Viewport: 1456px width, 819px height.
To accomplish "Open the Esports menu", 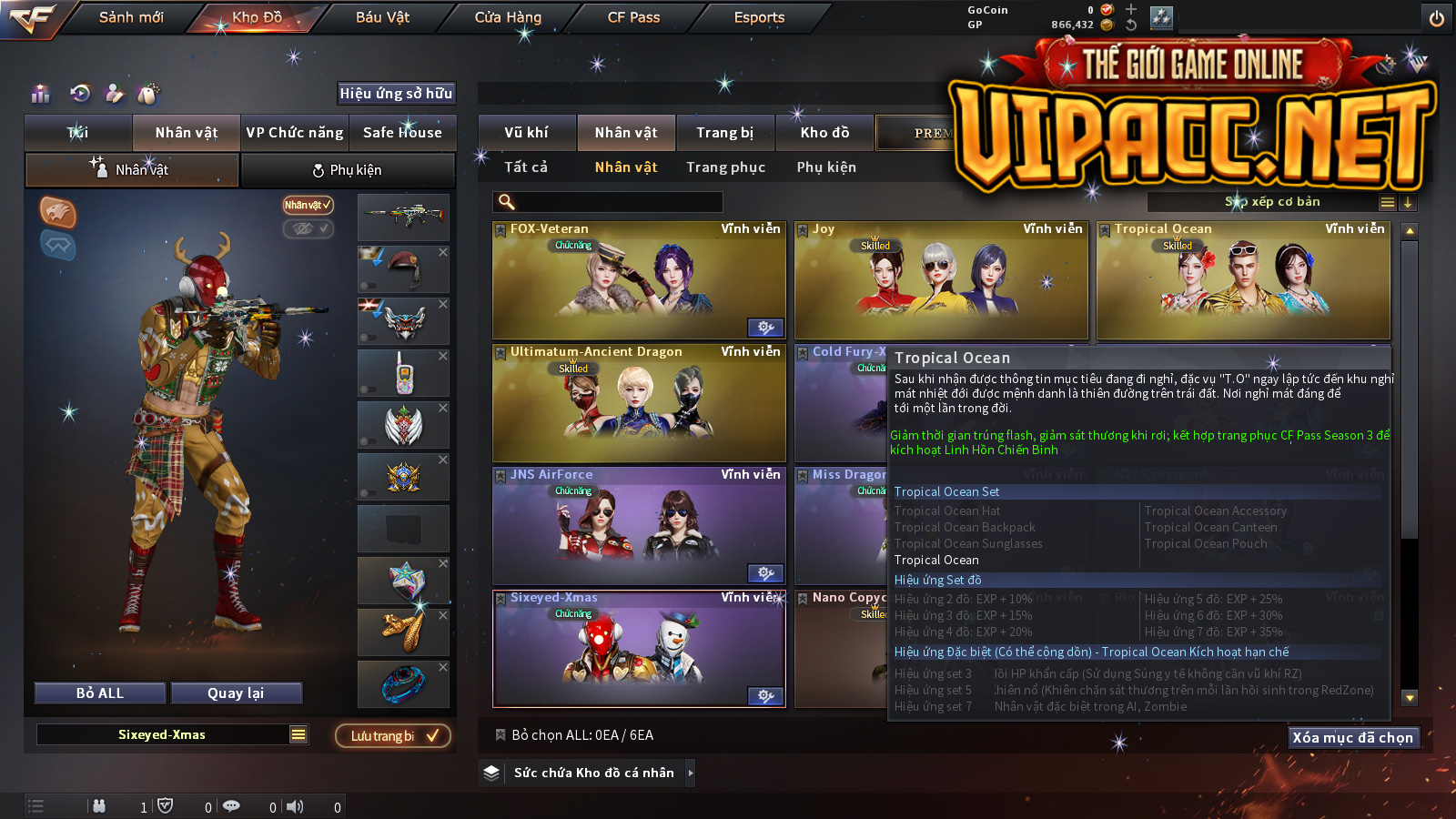I will 759,17.
